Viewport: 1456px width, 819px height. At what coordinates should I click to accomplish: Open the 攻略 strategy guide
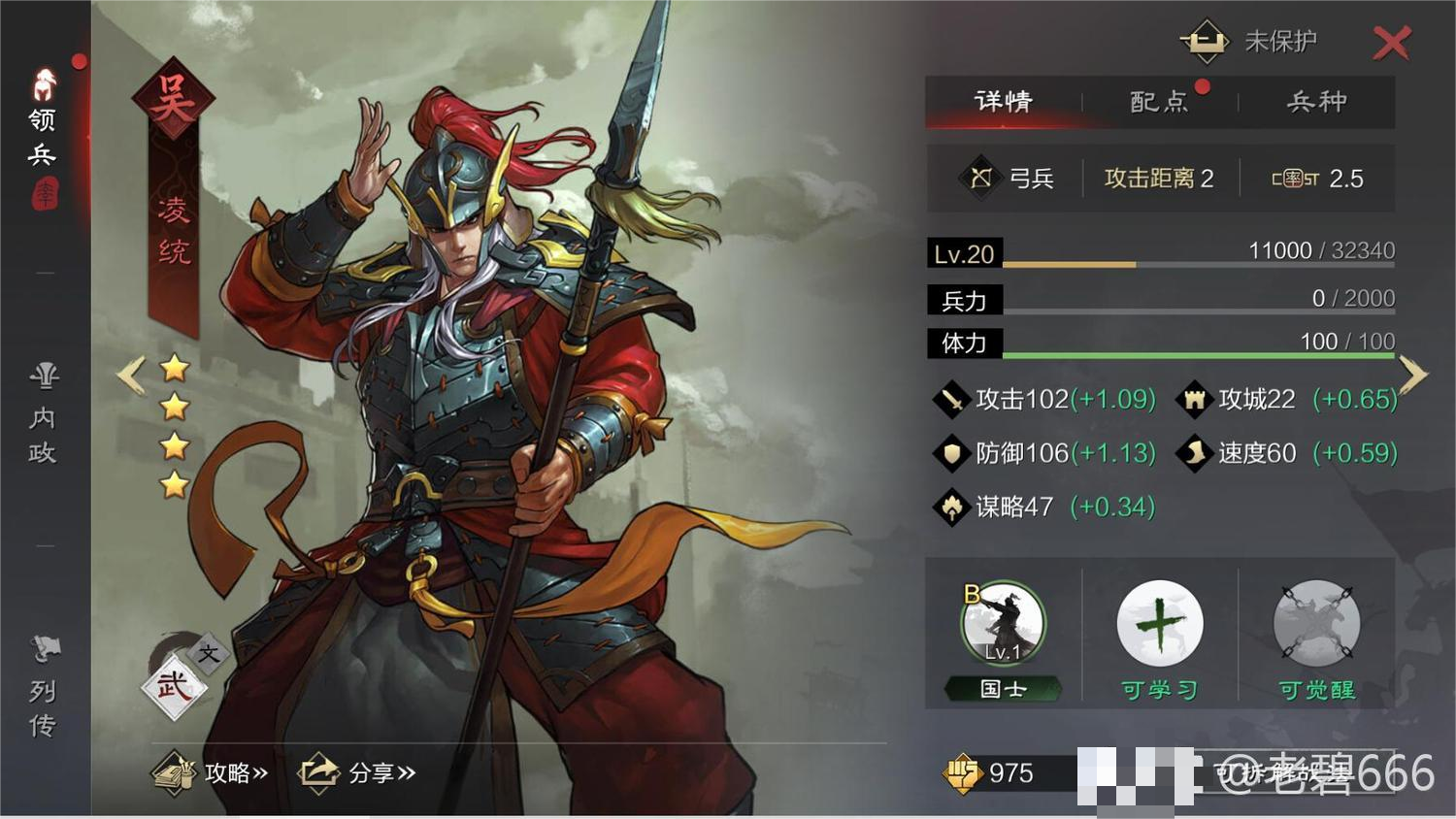click(x=211, y=772)
